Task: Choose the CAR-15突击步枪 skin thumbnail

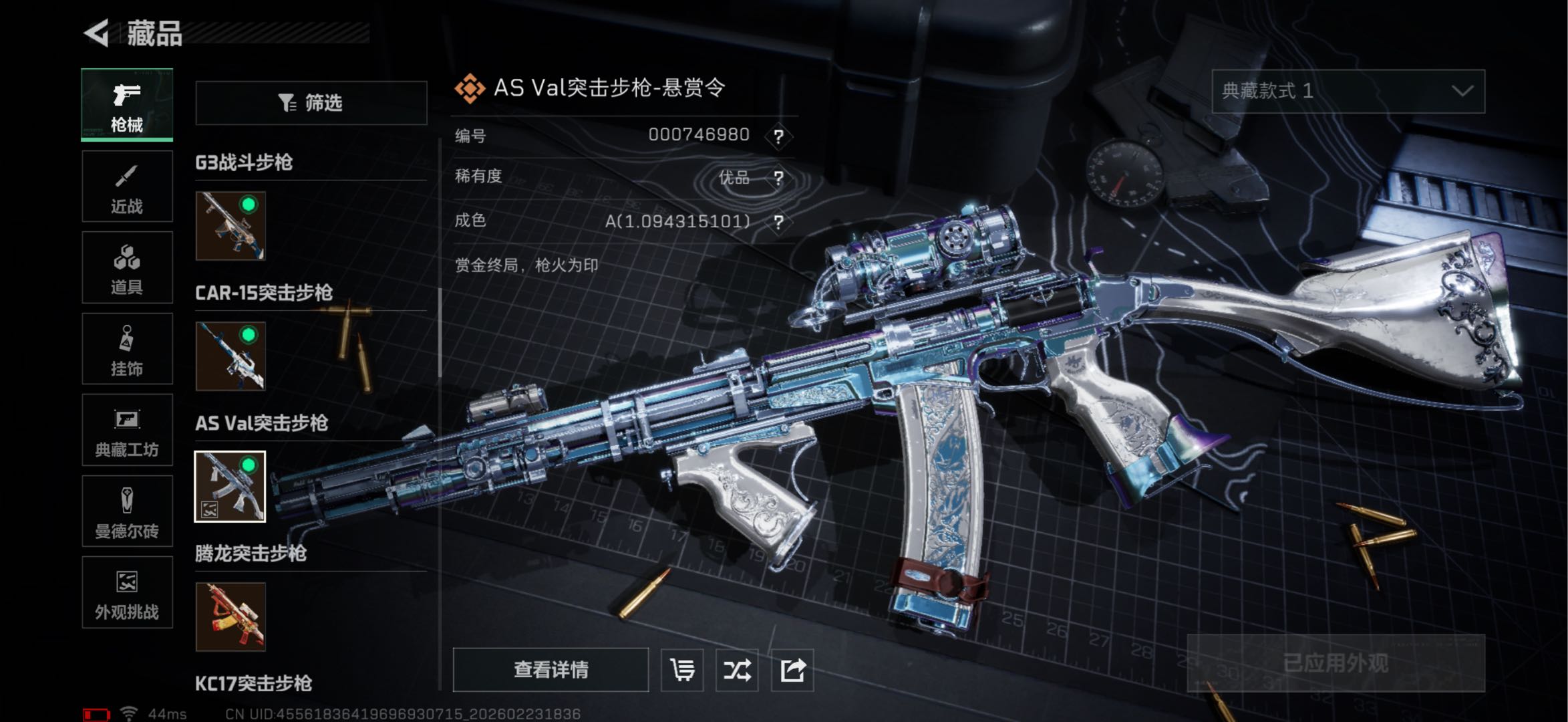Action: tap(230, 356)
